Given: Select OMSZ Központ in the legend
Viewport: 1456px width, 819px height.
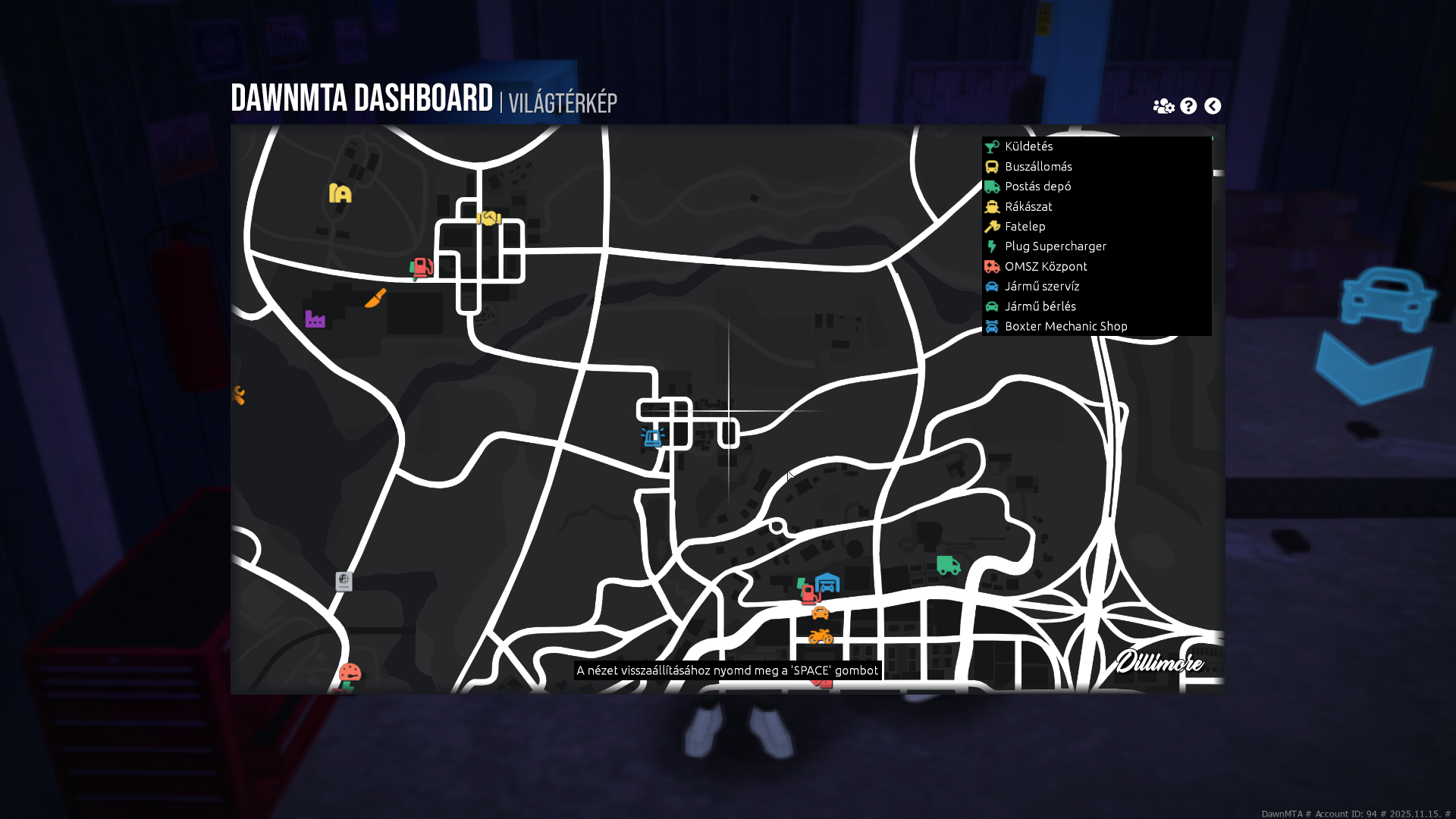Looking at the screenshot, I should 1045,266.
